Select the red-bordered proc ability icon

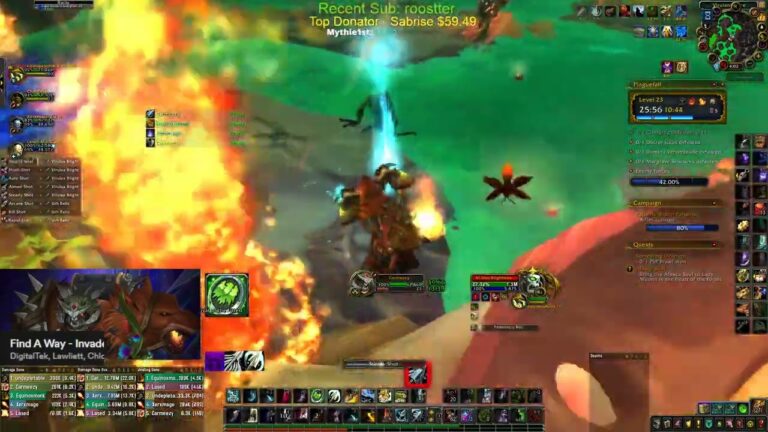[x=416, y=375]
